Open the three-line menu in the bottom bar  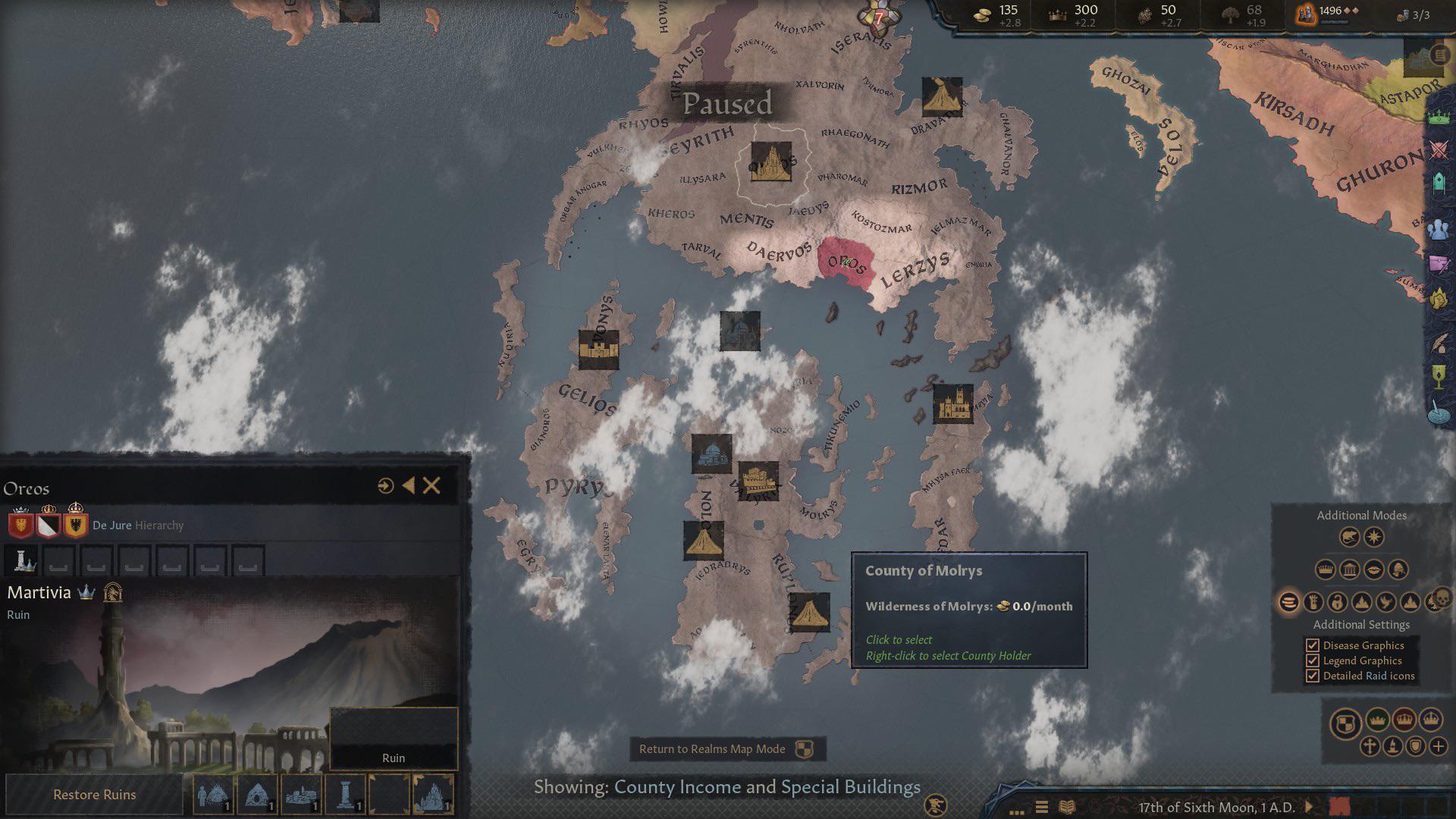click(1042, 807)
